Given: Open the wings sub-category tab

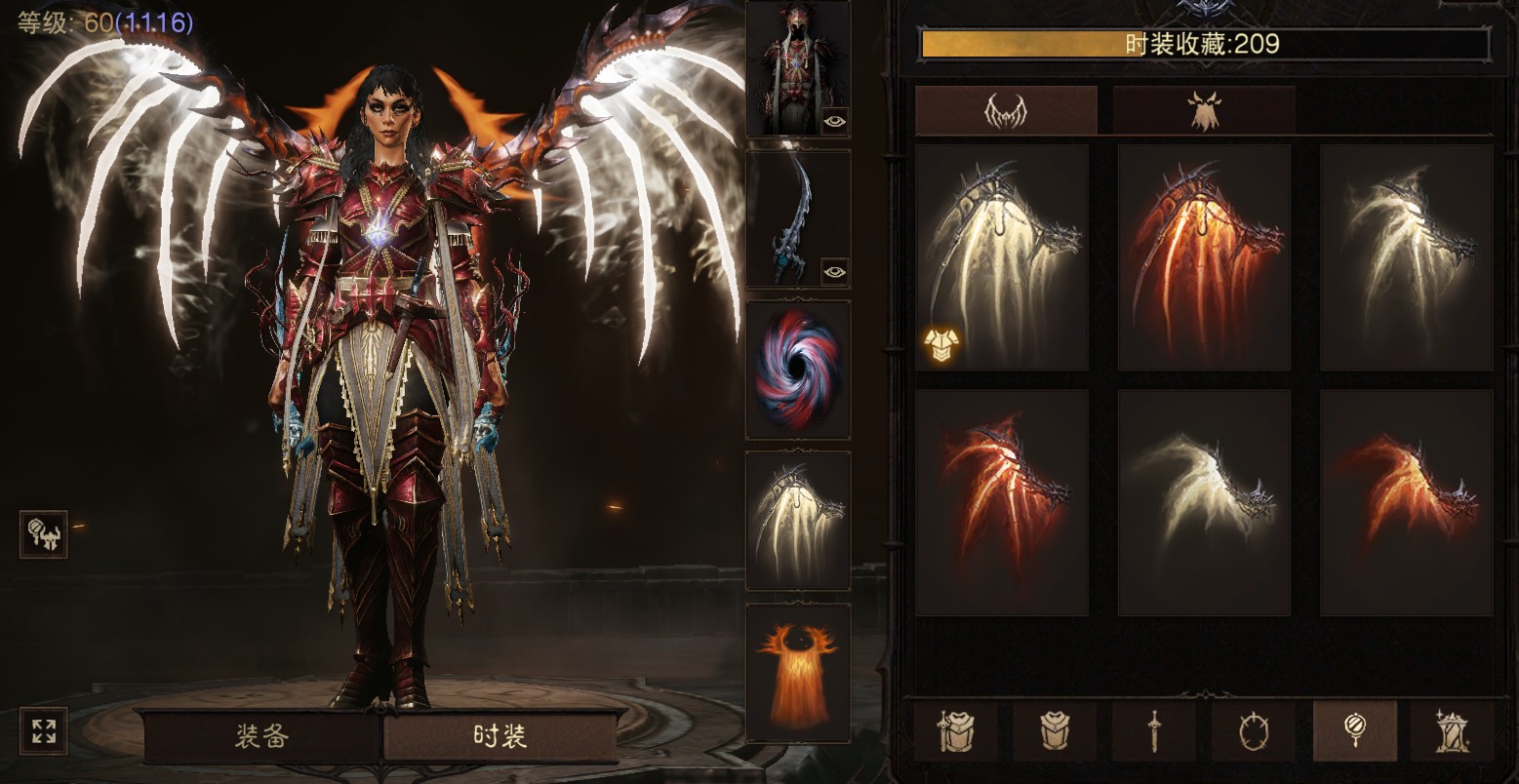Looking at the screenshot, I should coord(1006,110).
